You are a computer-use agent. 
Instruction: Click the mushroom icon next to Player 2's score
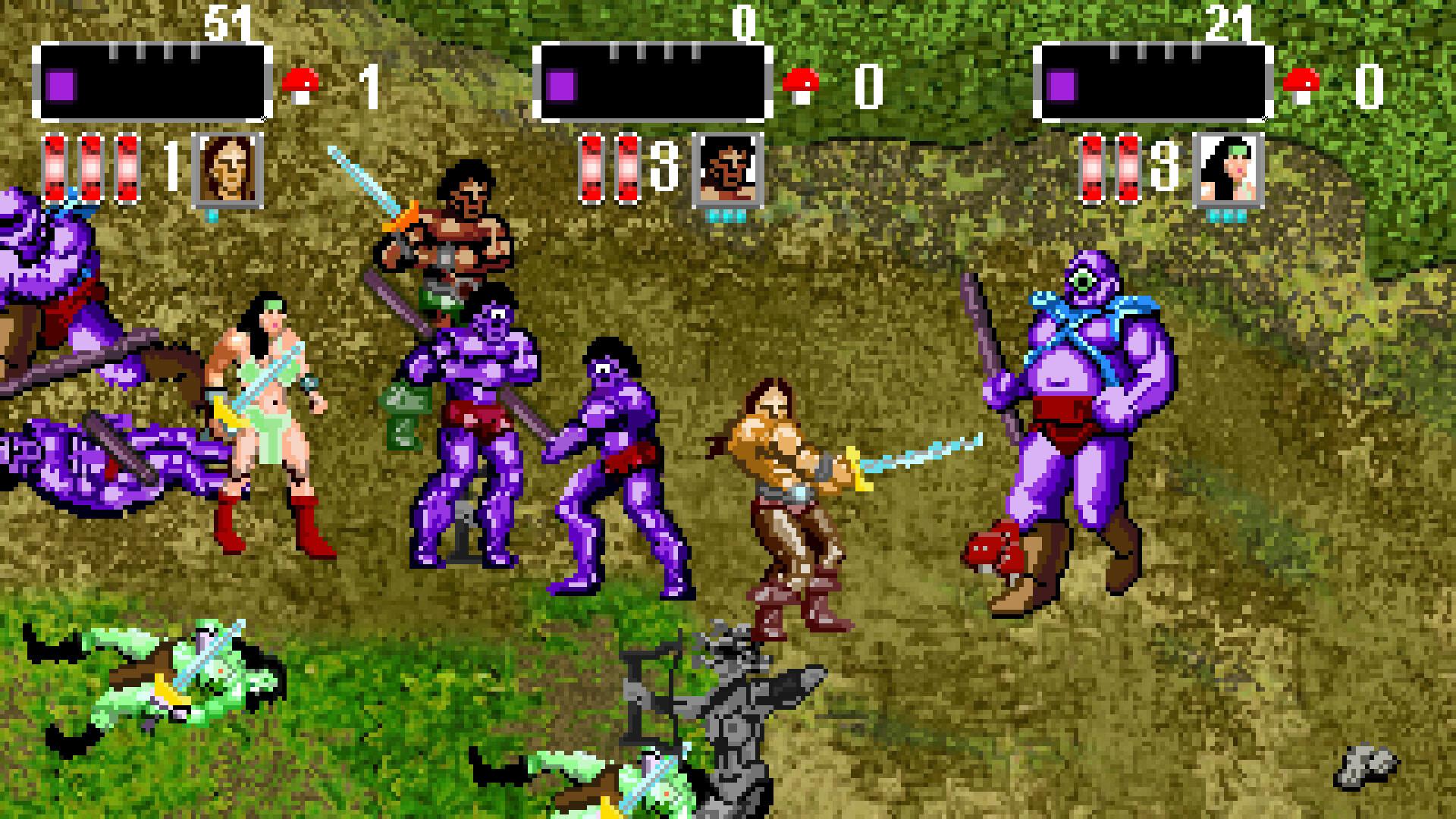[802, 82]
